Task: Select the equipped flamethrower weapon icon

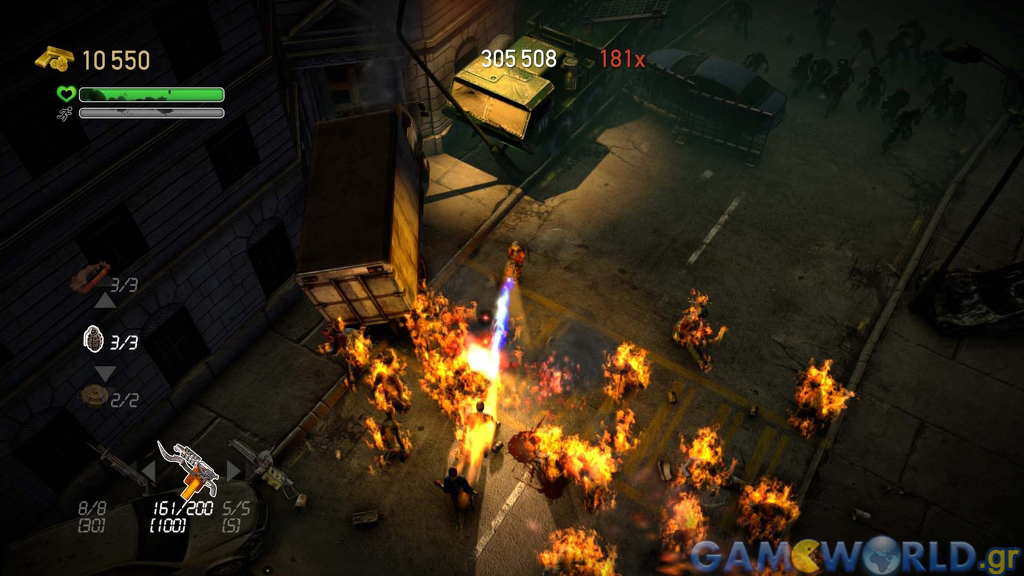Action: point(188,467)
